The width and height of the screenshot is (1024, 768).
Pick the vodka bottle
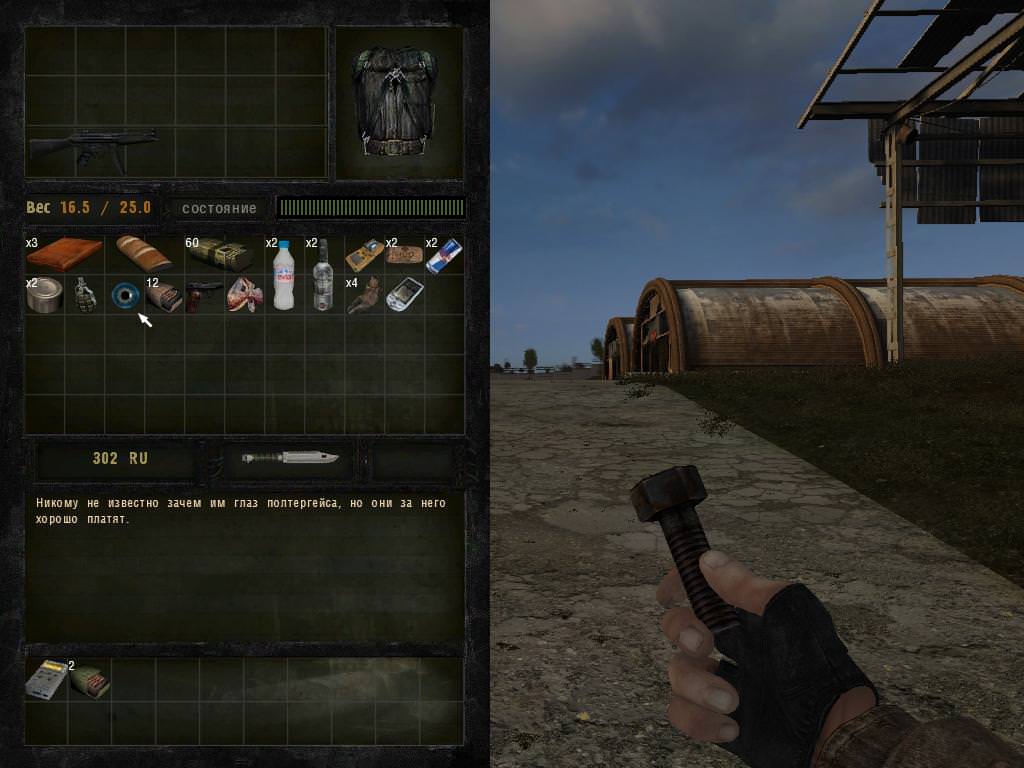(x=323, y=274)
